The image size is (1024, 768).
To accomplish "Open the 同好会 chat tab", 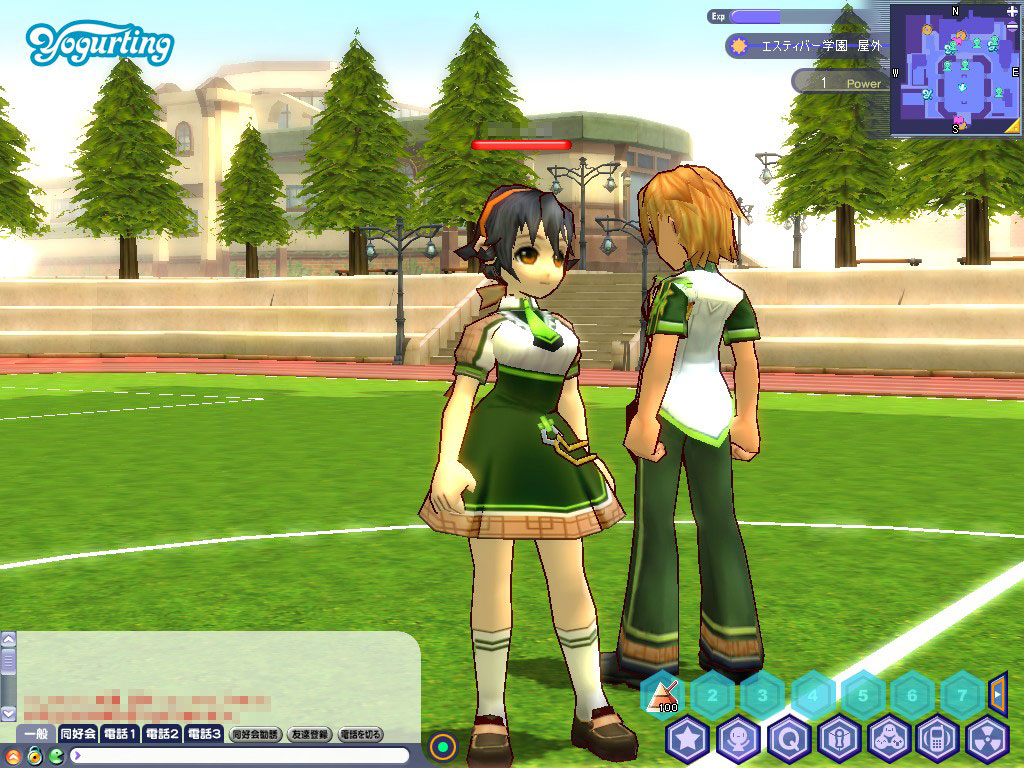I will [78, 734].
